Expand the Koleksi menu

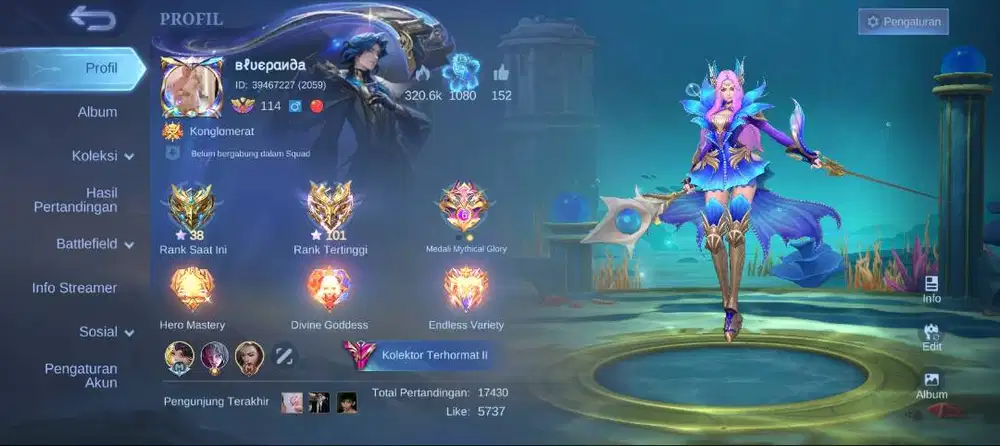102,156
